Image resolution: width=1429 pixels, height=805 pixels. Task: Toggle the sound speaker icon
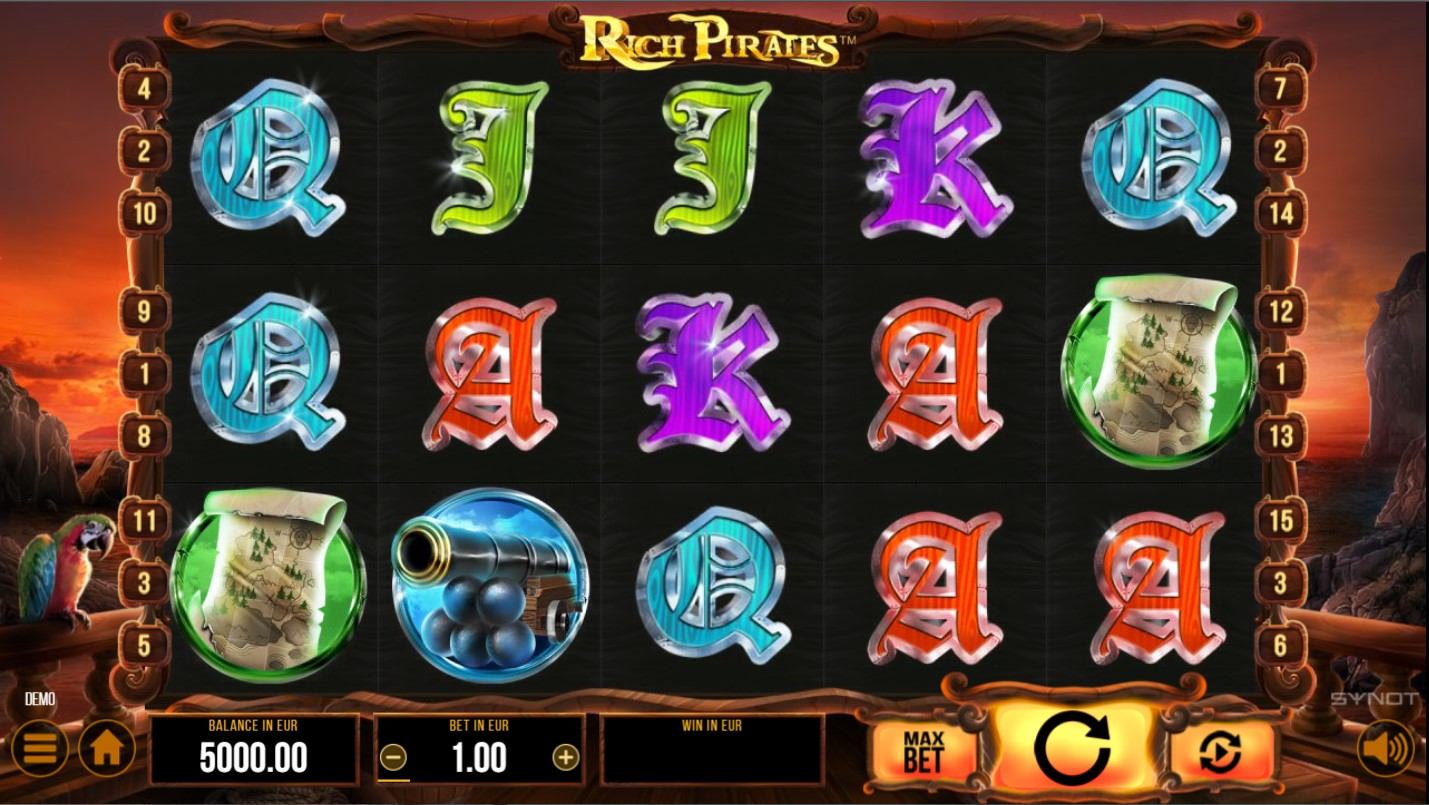point(1386,748)
